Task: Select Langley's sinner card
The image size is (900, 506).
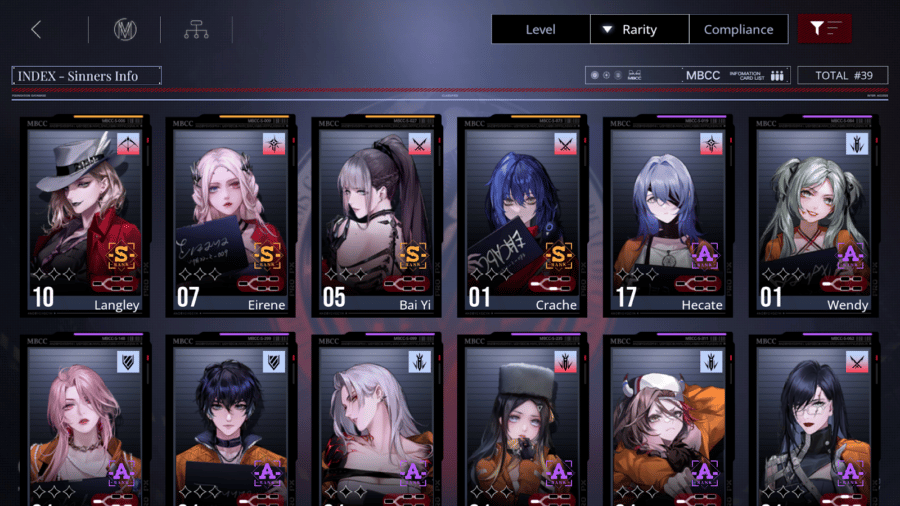Action: (86, 215)
